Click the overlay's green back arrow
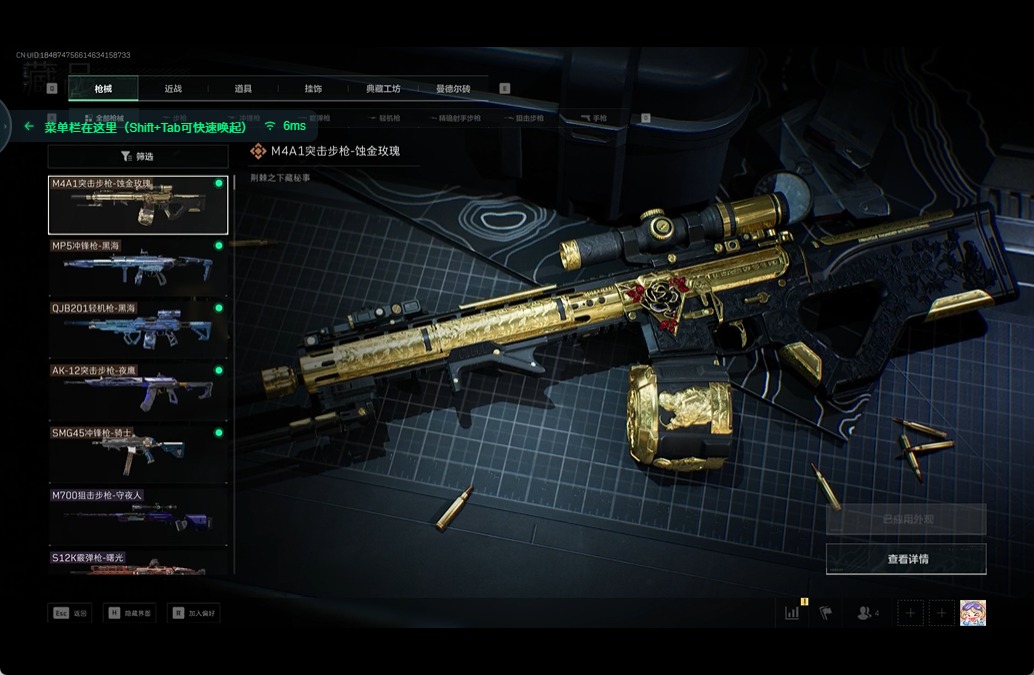This screenshot has width=1034, height=675. click(x=29, y=126)
